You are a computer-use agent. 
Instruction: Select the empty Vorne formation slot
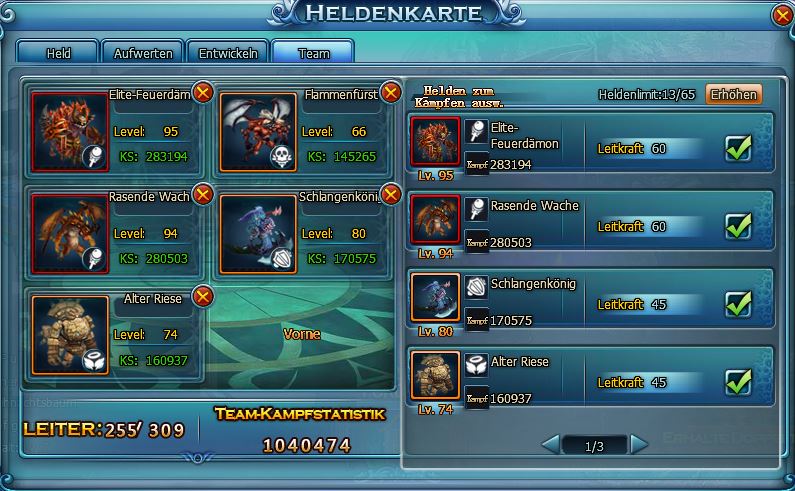pos(301,334)
